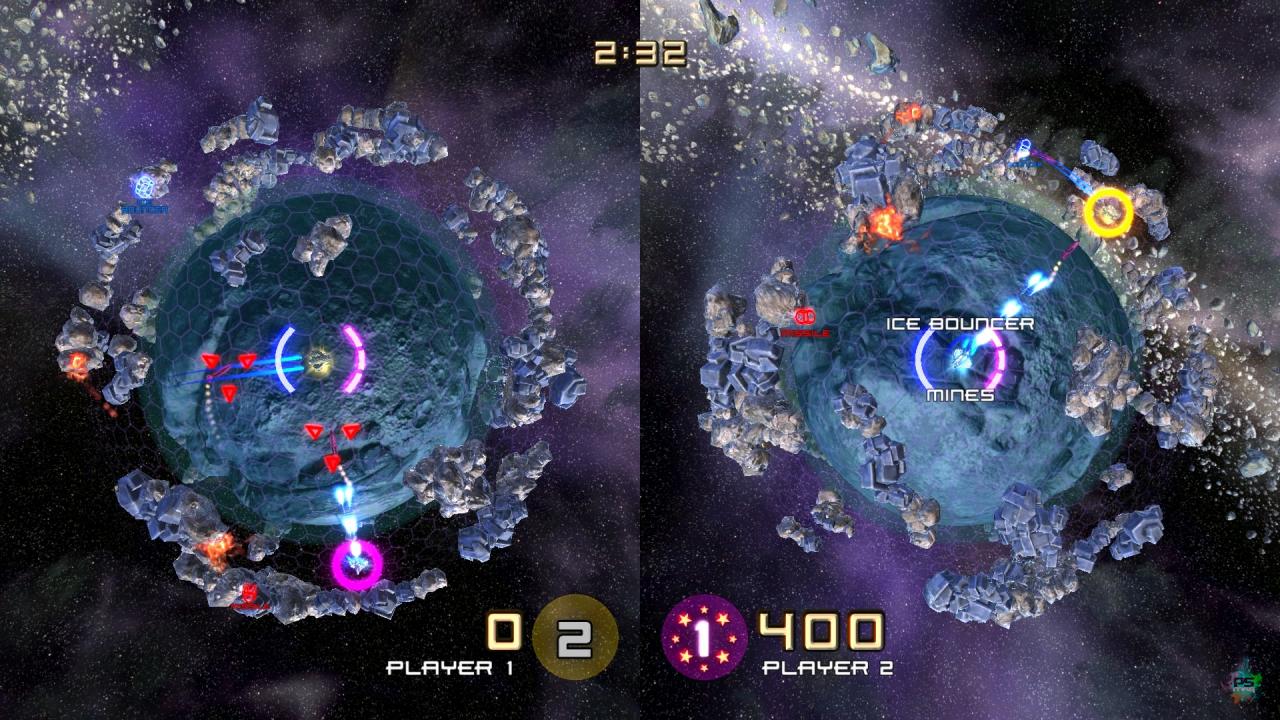Select the ICE BOUNCER weapon label

point(960,324)
